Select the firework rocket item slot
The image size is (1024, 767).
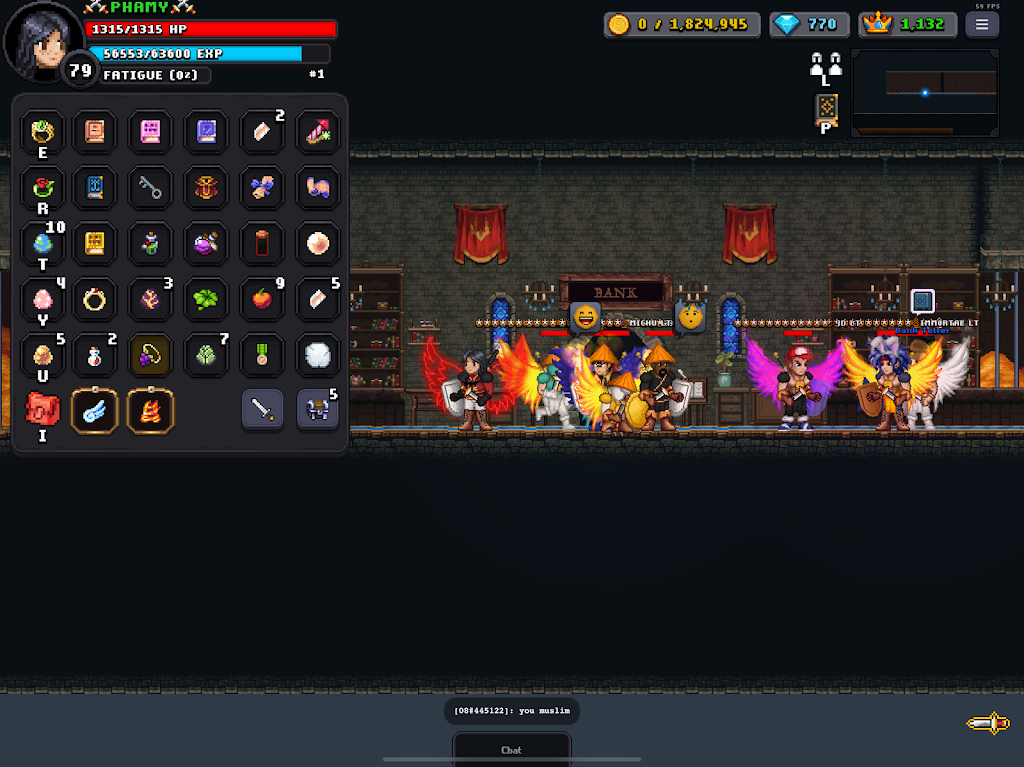tap(318, 131)
